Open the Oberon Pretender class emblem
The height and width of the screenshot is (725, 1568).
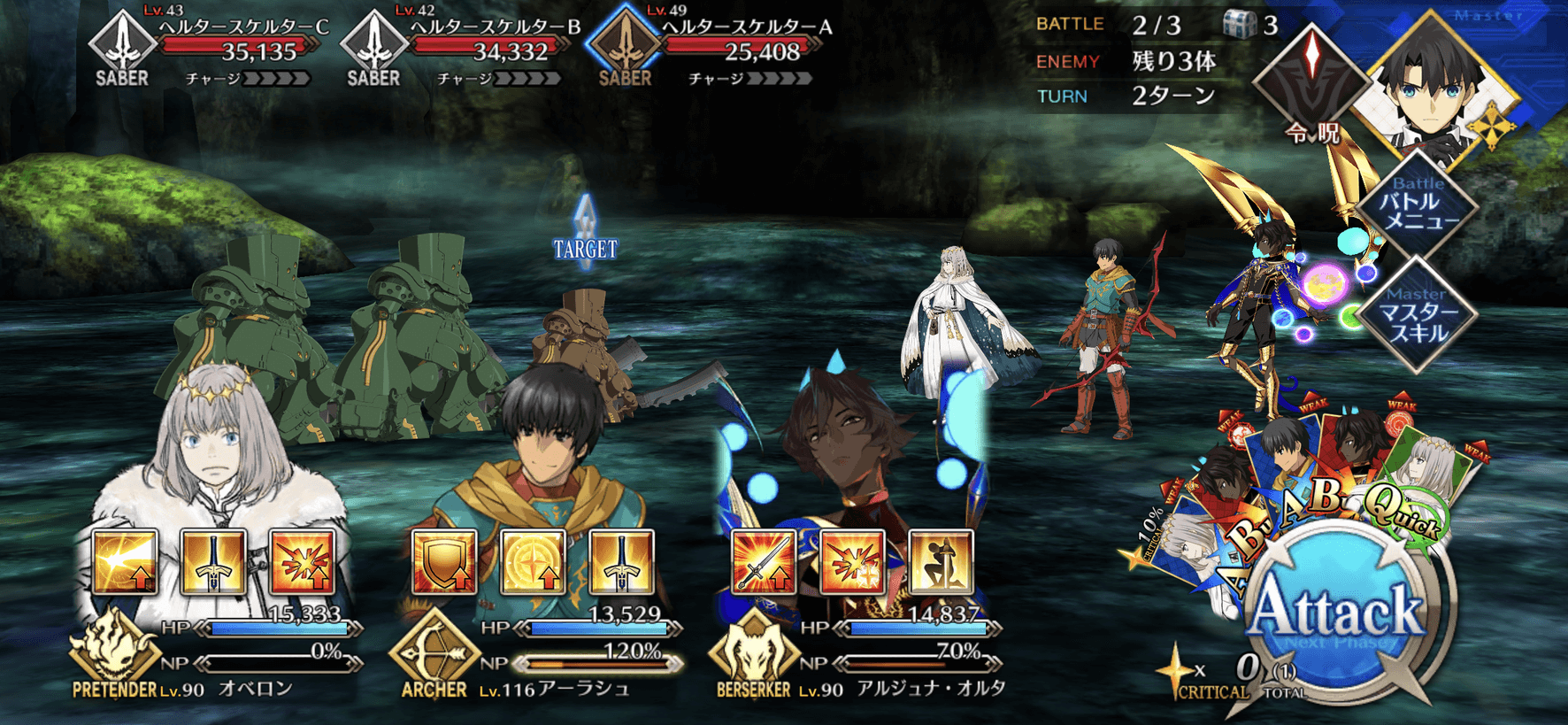pos(113,651)
